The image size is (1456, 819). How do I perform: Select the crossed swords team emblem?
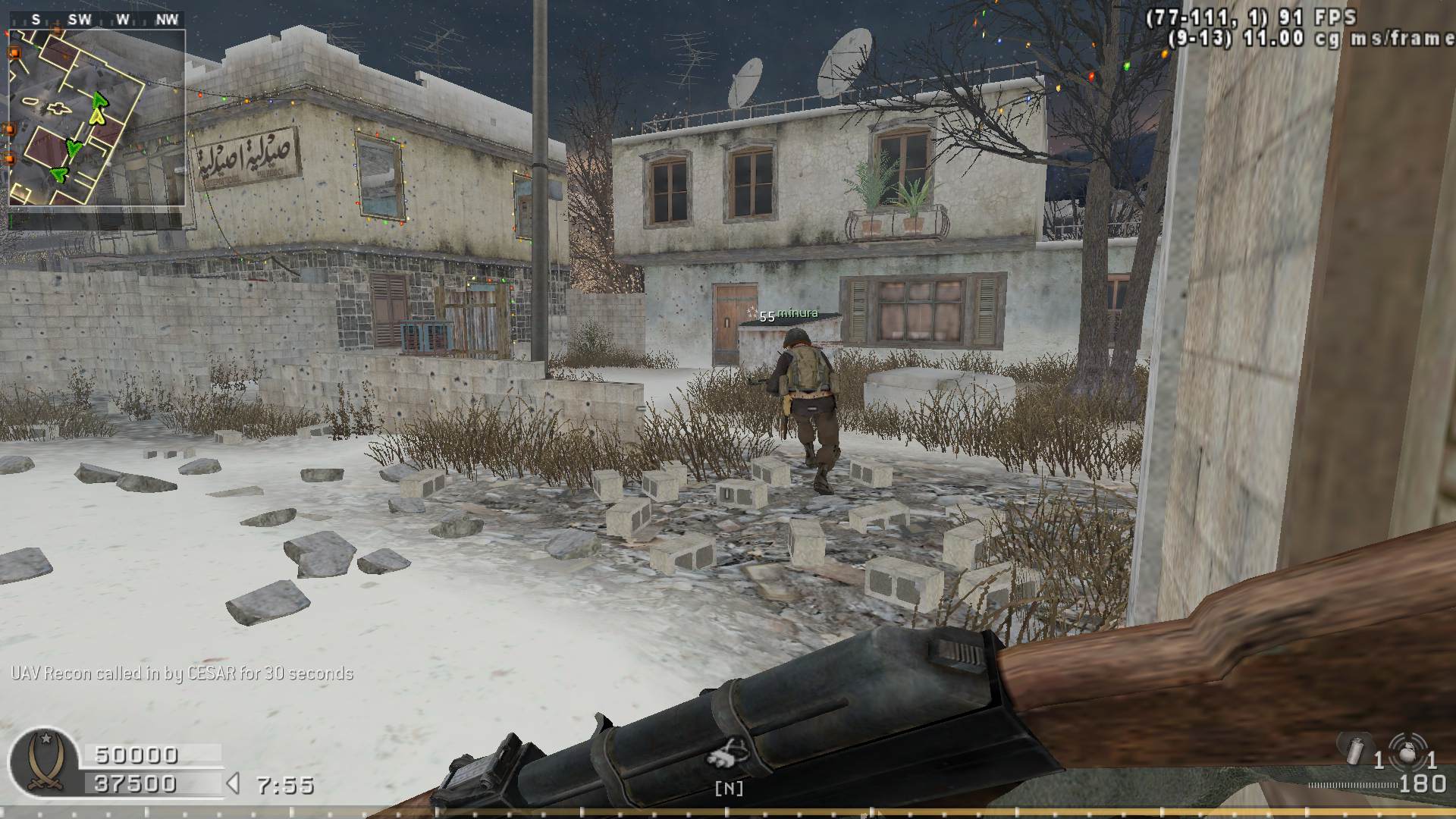click(45, 764)
